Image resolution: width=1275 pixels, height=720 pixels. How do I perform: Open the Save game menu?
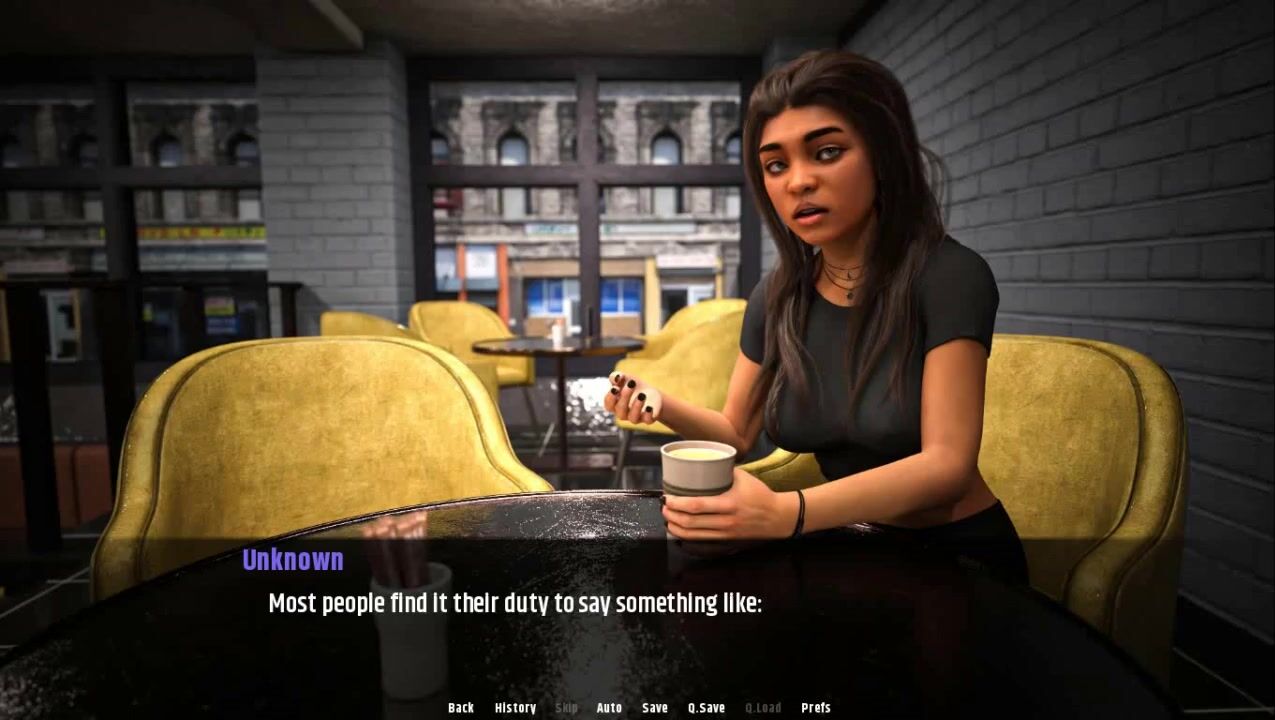click(655, 708)
